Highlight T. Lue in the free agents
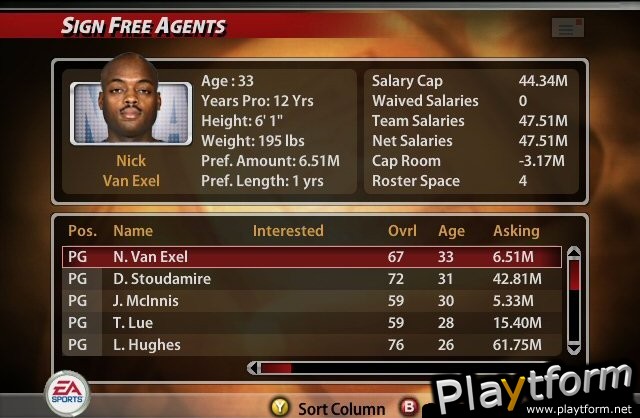640x418 pixels. pyautogui.click(x=310, y=323)
